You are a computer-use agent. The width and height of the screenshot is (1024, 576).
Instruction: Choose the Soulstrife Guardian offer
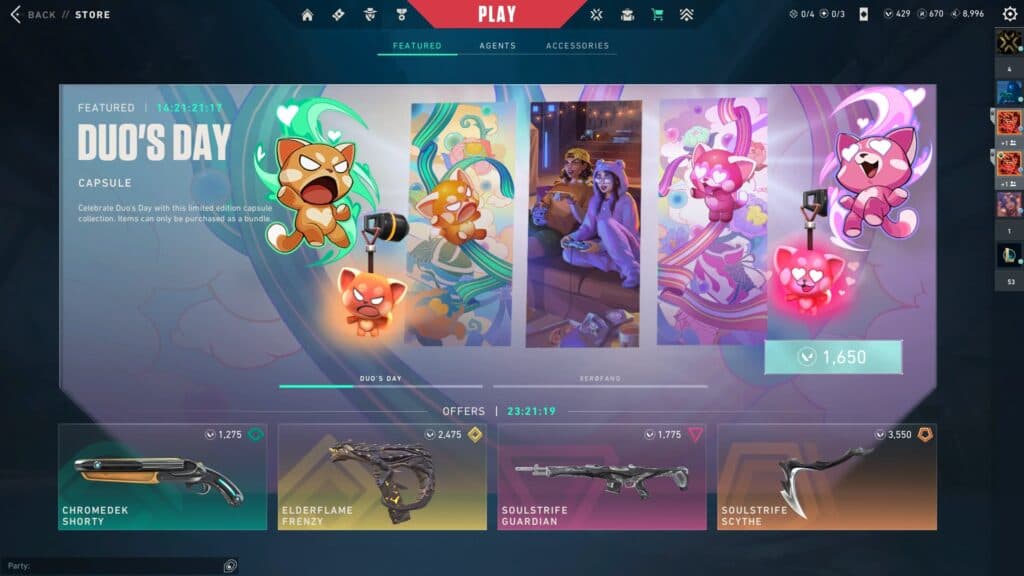point(602,477)
